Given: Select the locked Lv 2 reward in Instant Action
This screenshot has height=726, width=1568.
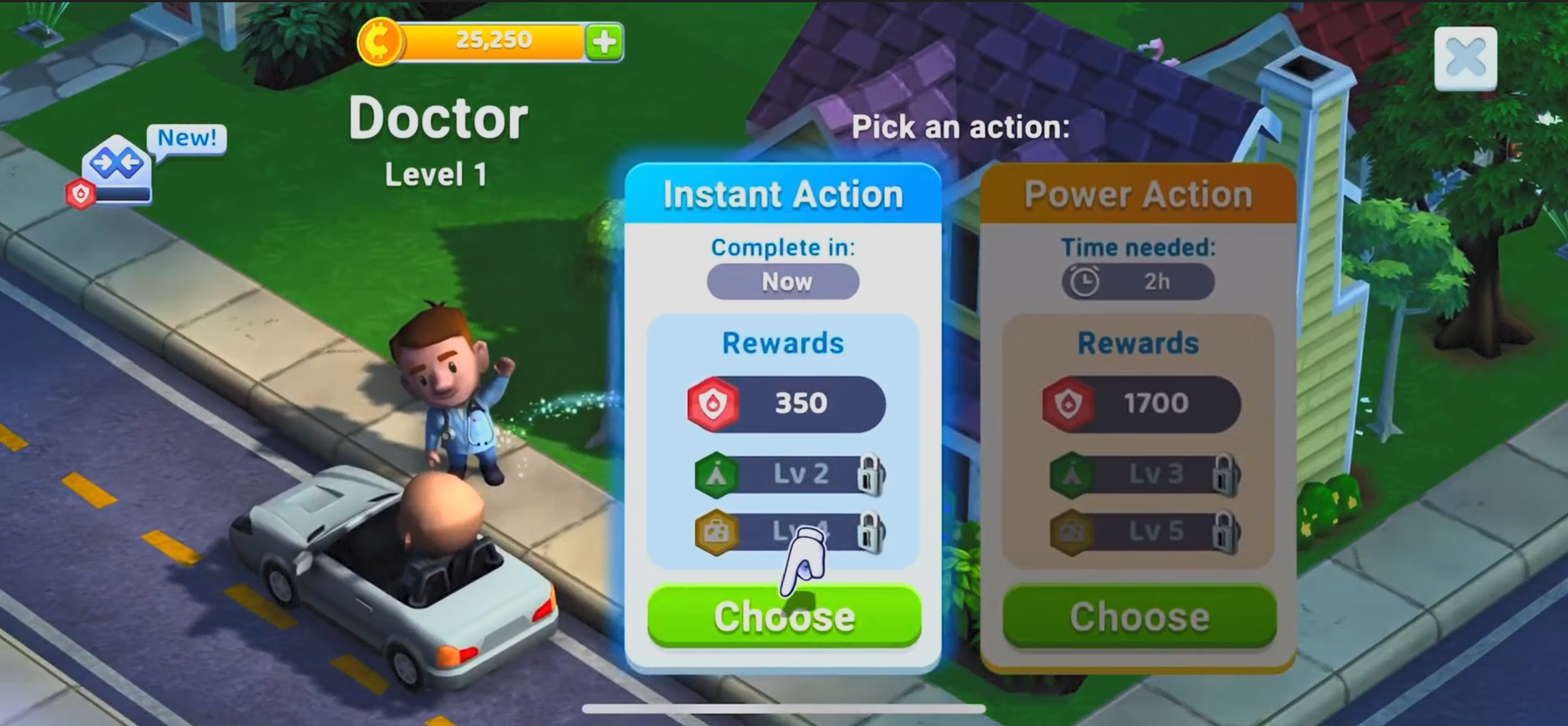Looking at the screenshot, I should point(790,474).
